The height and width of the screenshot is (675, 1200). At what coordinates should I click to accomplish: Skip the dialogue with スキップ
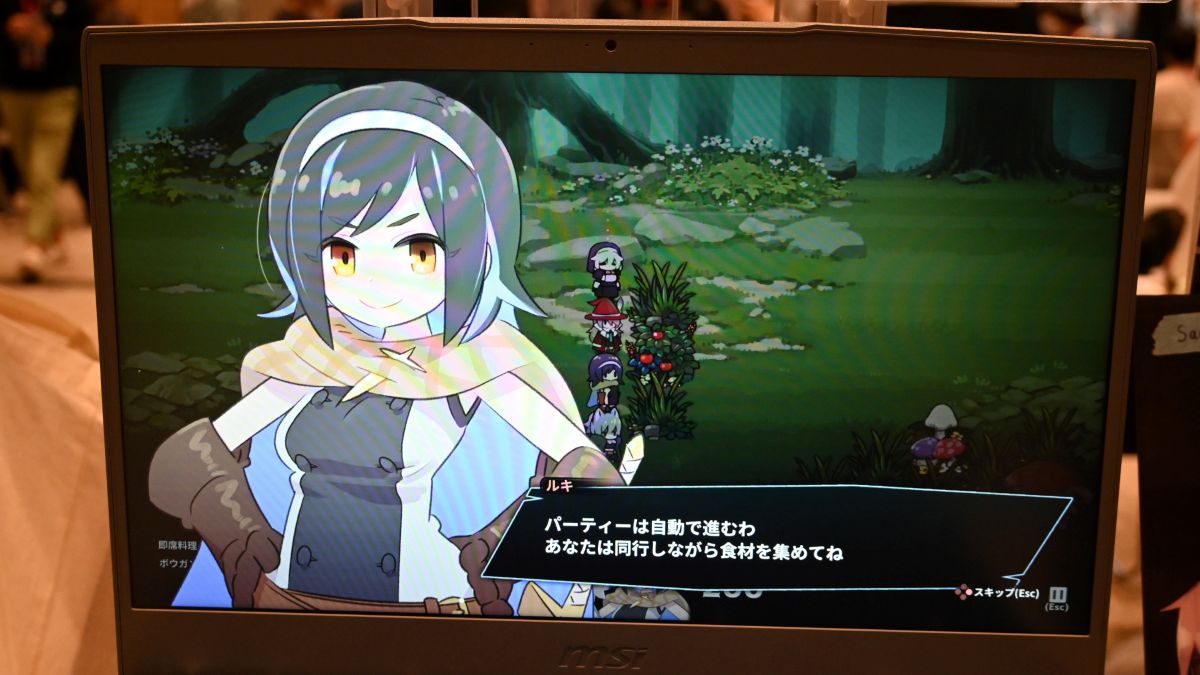click(x=998, y=593)
